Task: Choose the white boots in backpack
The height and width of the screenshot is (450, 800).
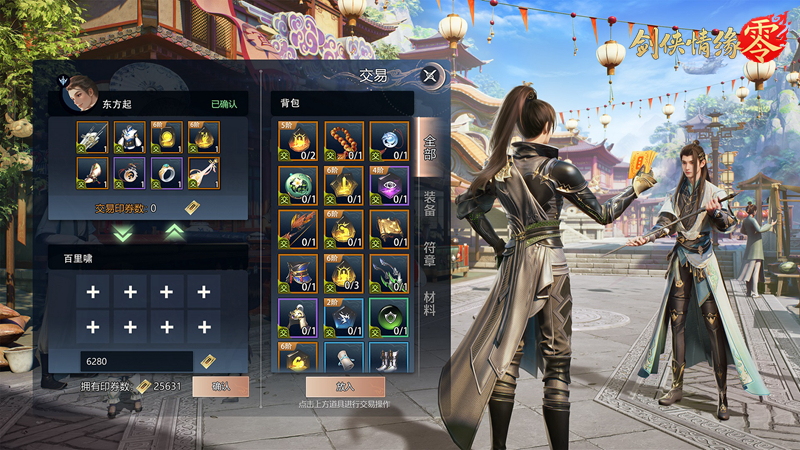Action: [390, 357]
